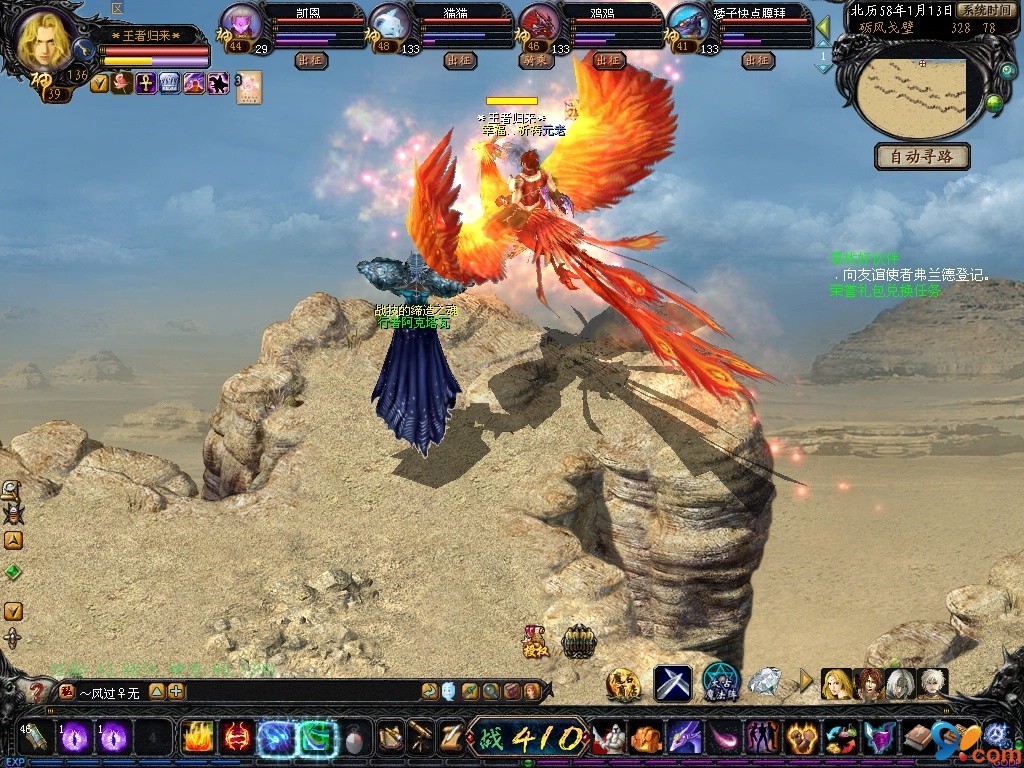Send pet 猫猫 out with 出征 button

[x=459, y=61]
